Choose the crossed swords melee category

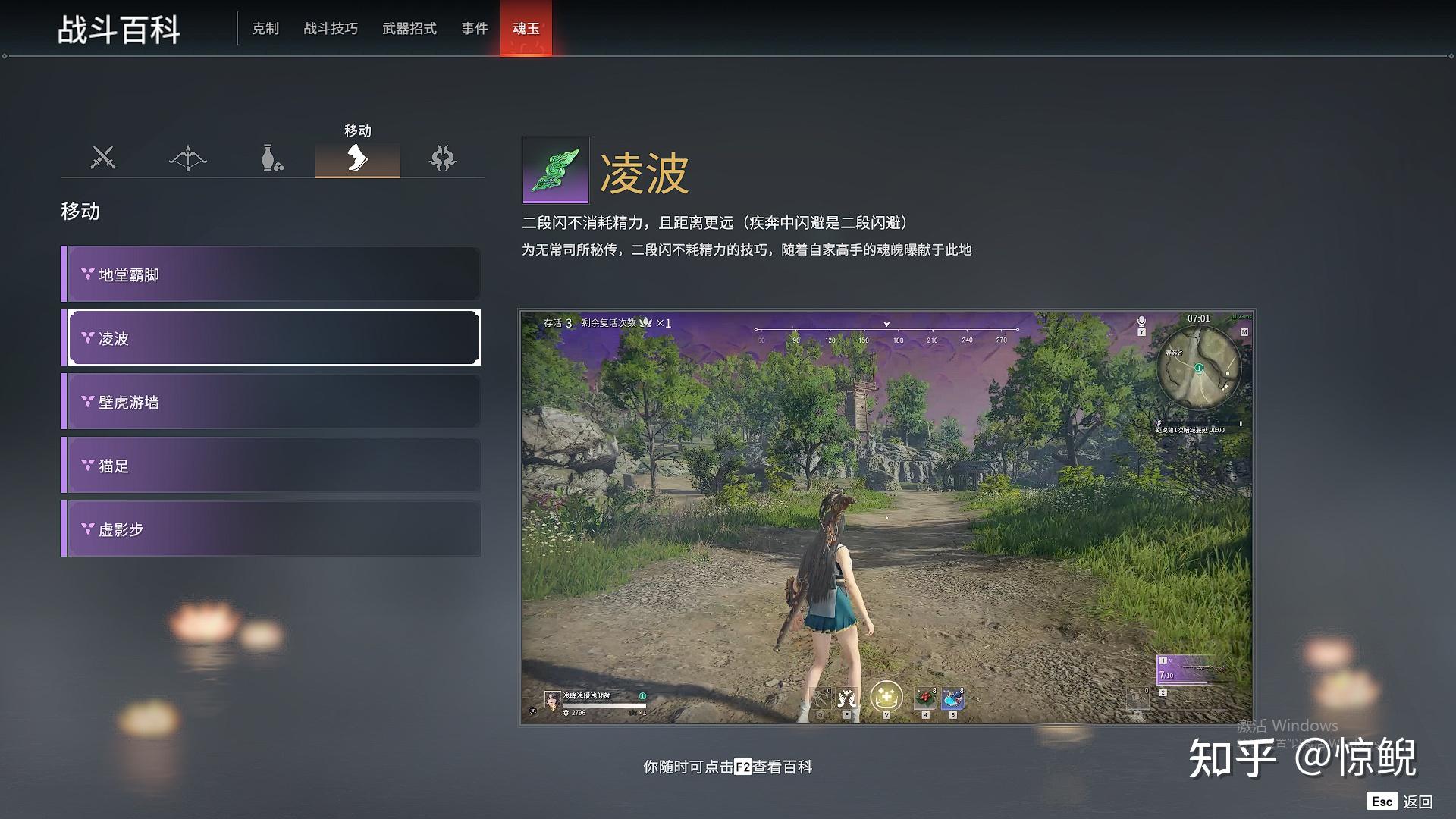tap(103, 158)
